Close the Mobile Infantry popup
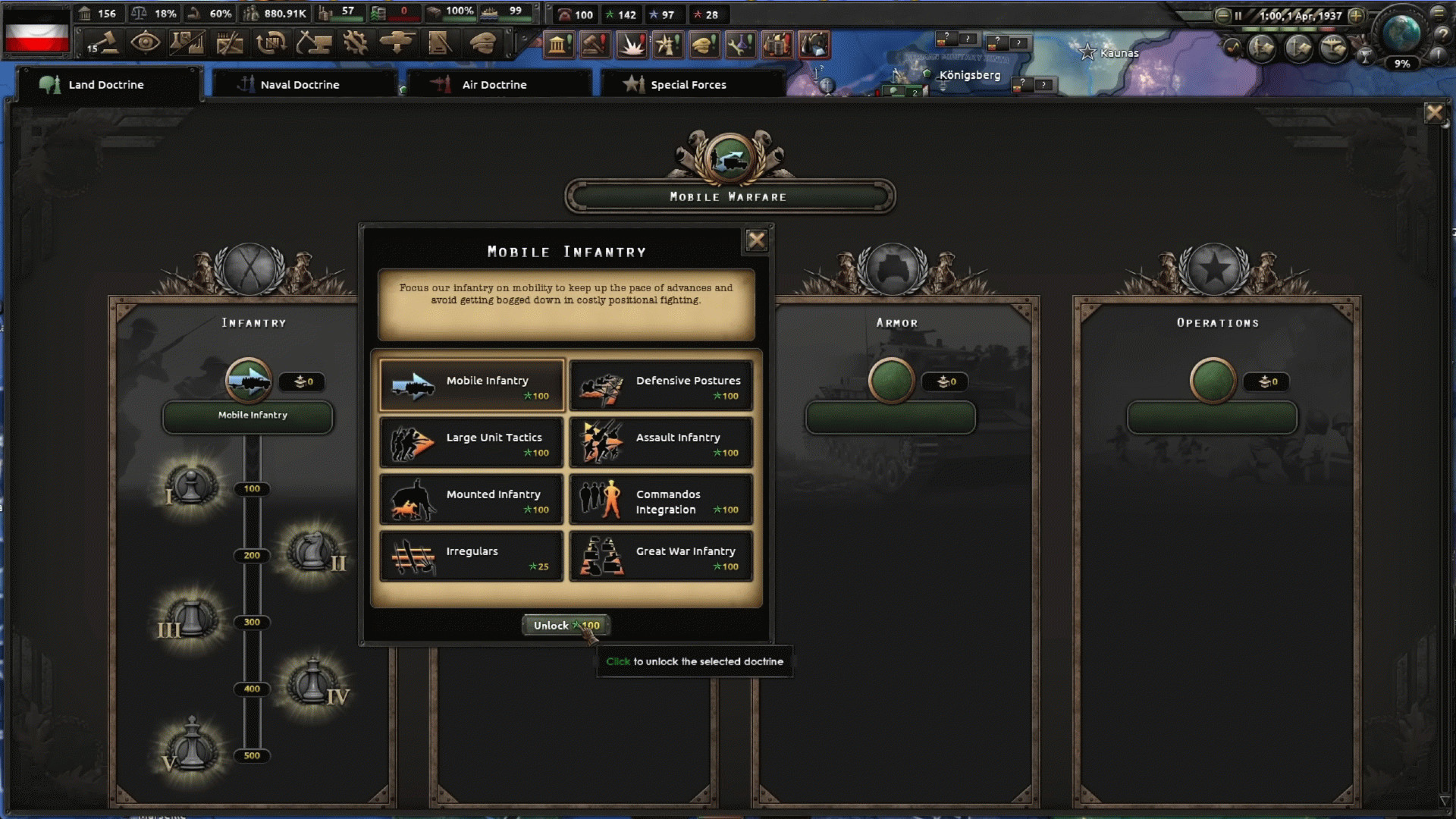Screen dimensions: 1456x819 757,240
